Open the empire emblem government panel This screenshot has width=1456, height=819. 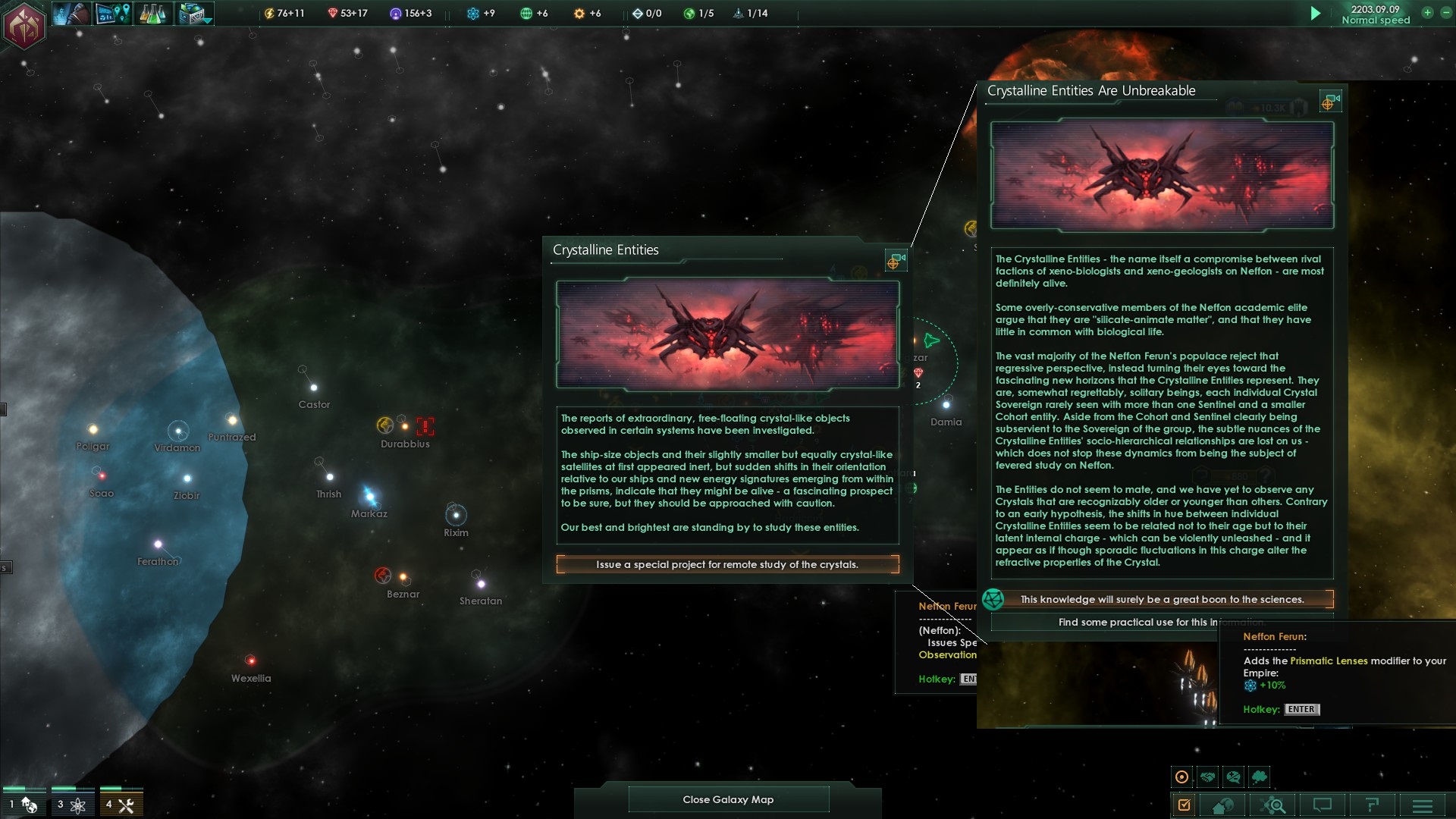(x=24, y=25)
